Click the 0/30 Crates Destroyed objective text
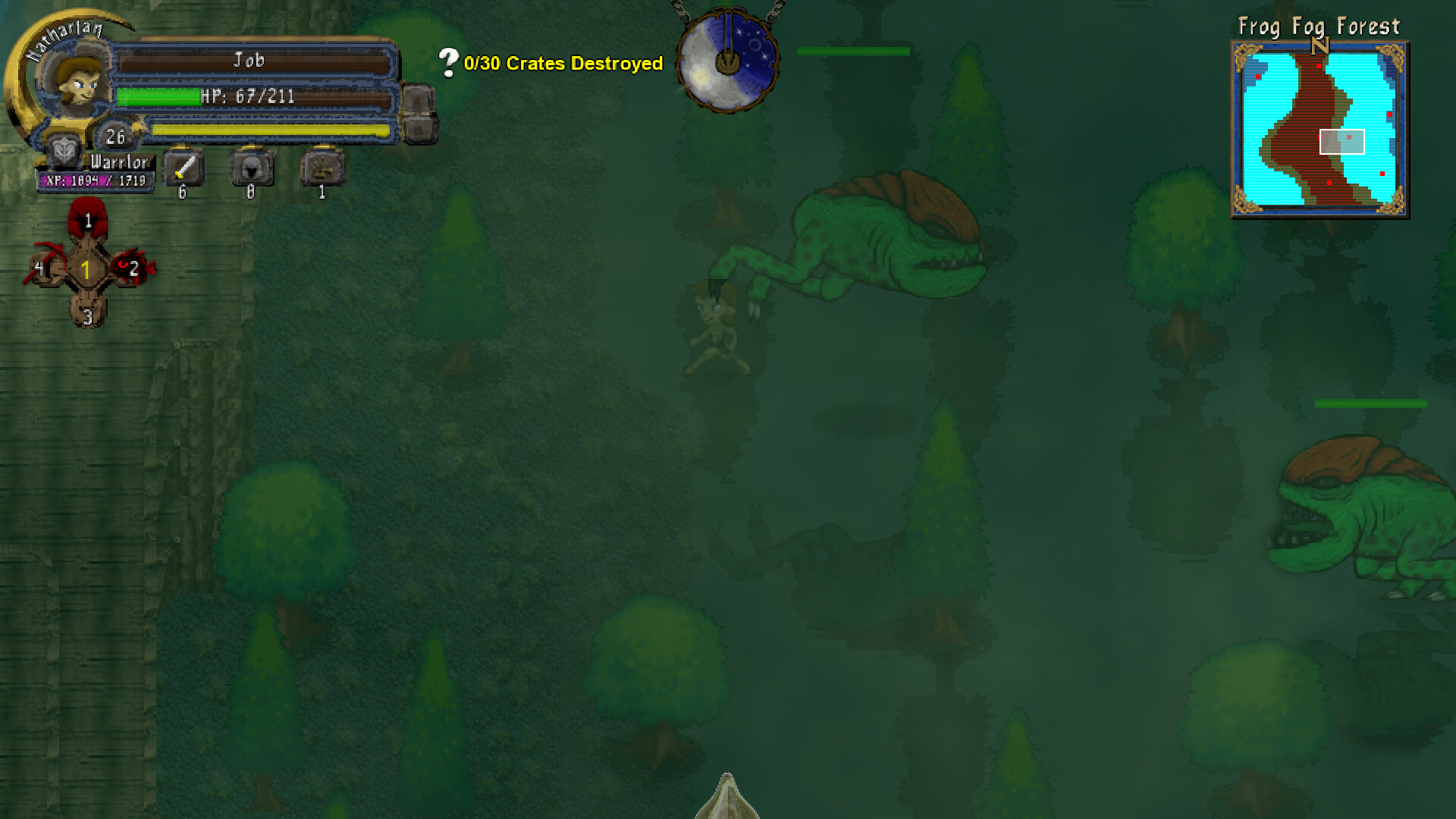This screenshot has width=1456, height=819. click(x=563, y=64)
